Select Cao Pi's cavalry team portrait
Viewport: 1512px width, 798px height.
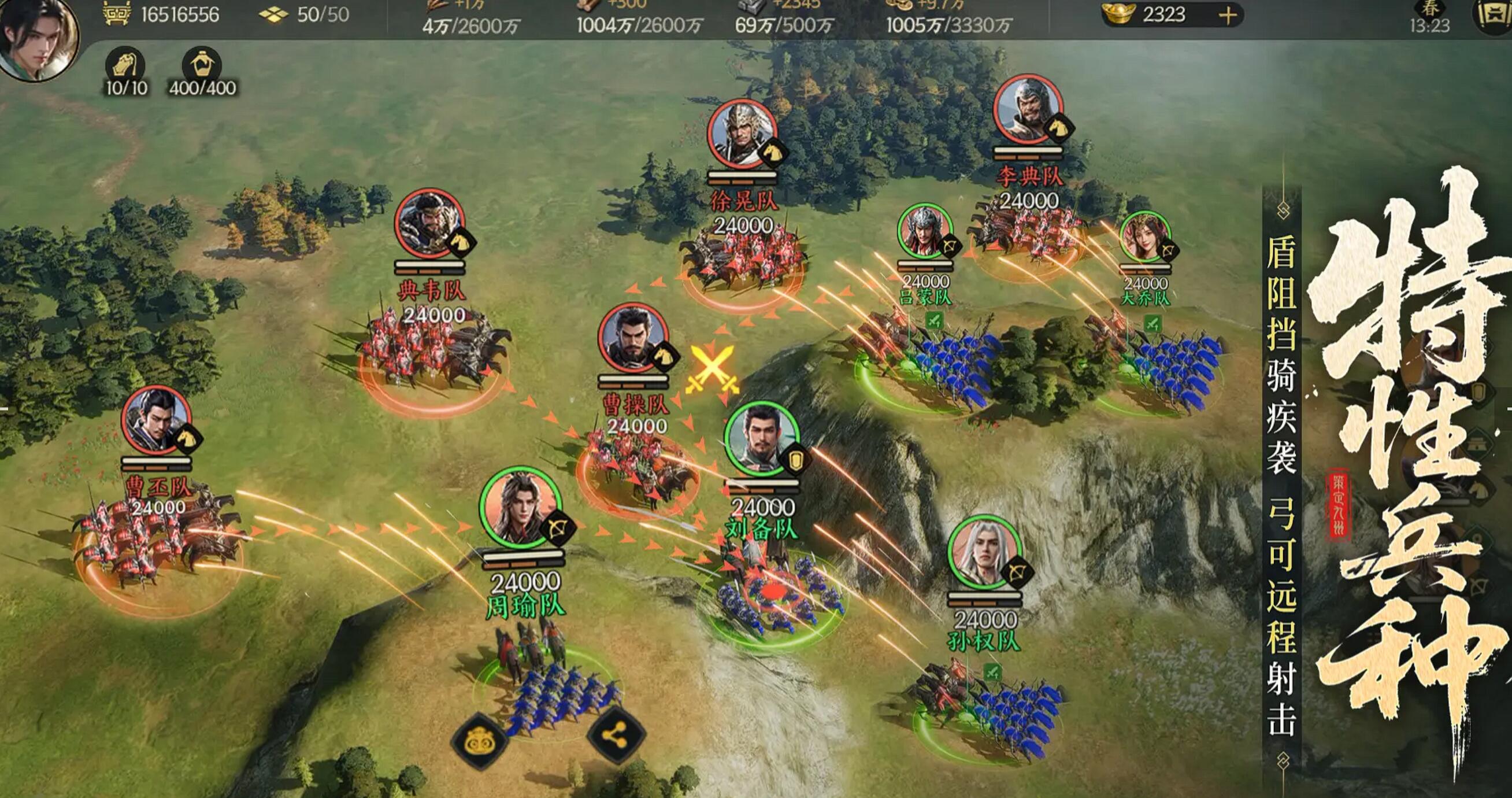point(156,420)
